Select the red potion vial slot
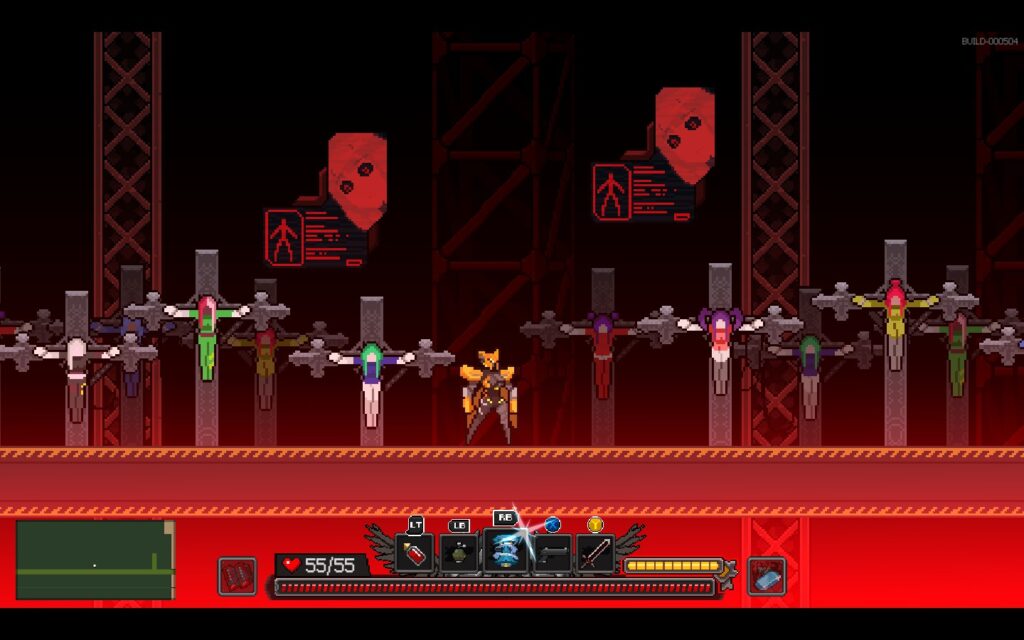 coord(414,553)
